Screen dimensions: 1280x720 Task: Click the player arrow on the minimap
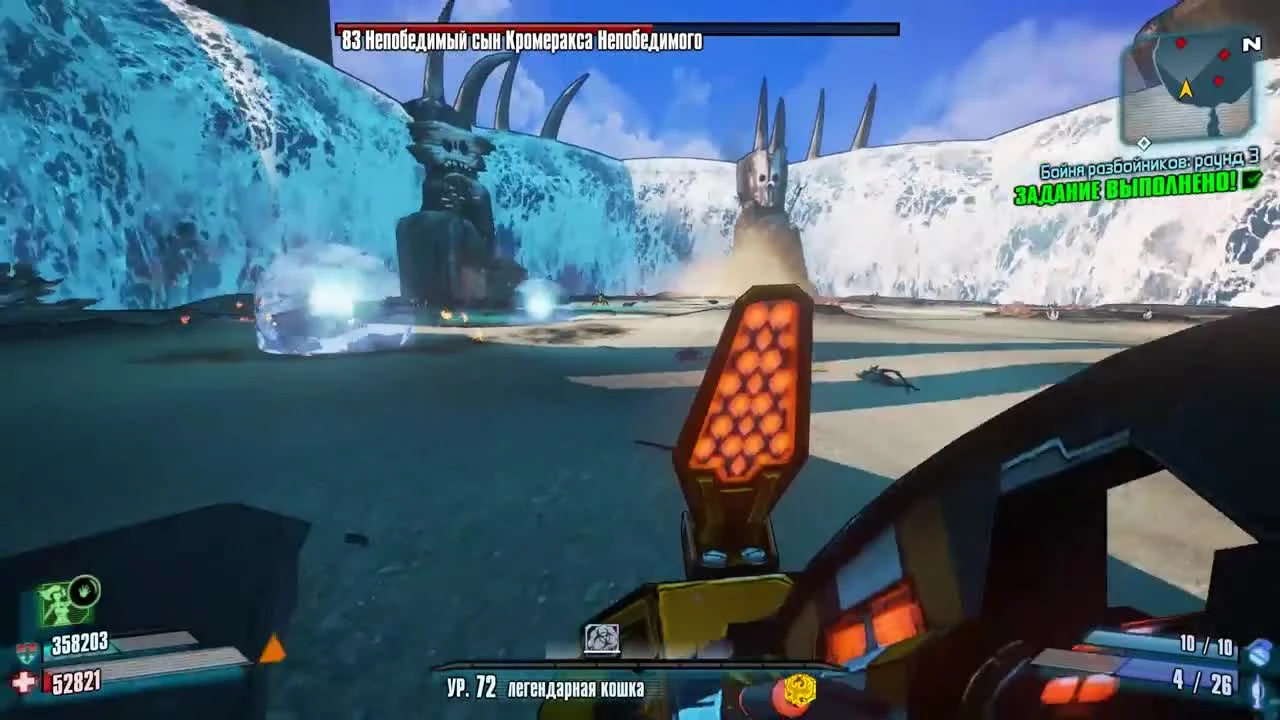(1186, 89)
